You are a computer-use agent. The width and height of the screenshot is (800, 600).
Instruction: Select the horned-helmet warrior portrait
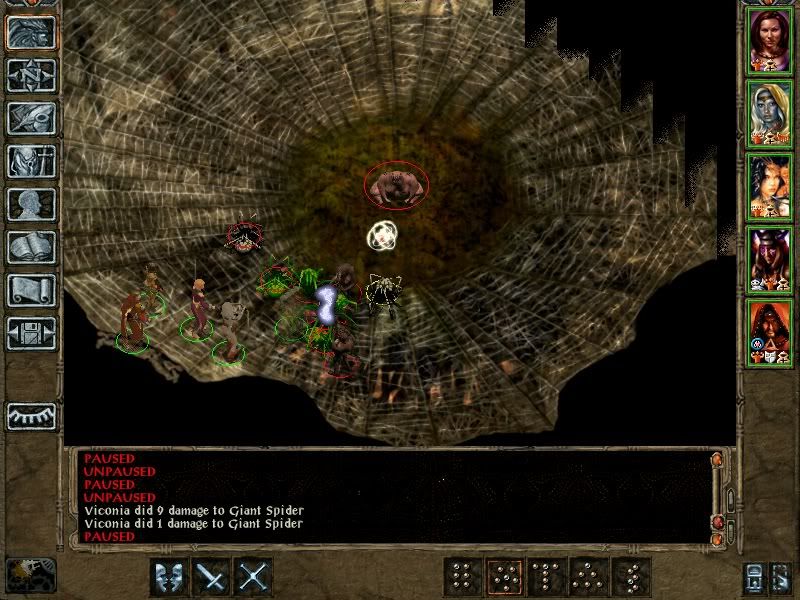769,259
